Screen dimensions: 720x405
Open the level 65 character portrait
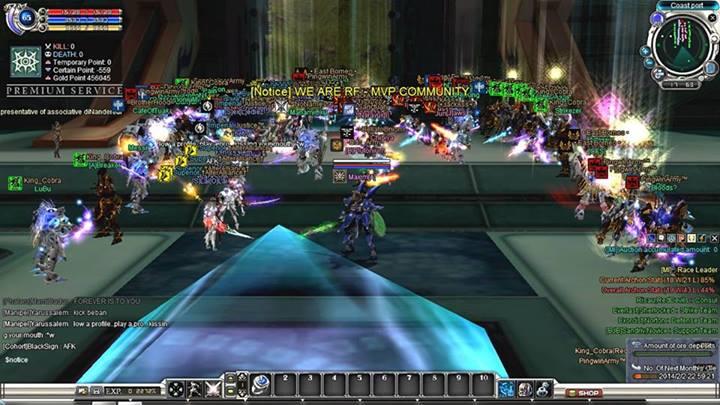pos(25,17)
